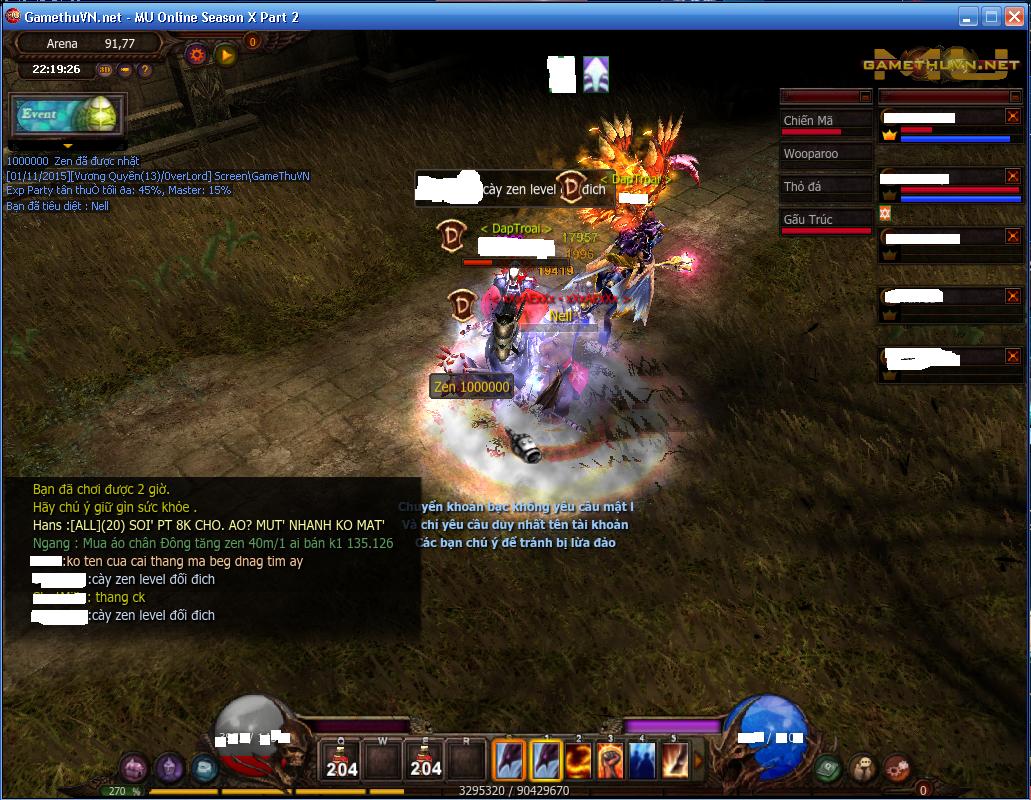This screenshot has height=800, width=1031.
Task: Collapse the party member panel
Action: (x=1014, y=96)
